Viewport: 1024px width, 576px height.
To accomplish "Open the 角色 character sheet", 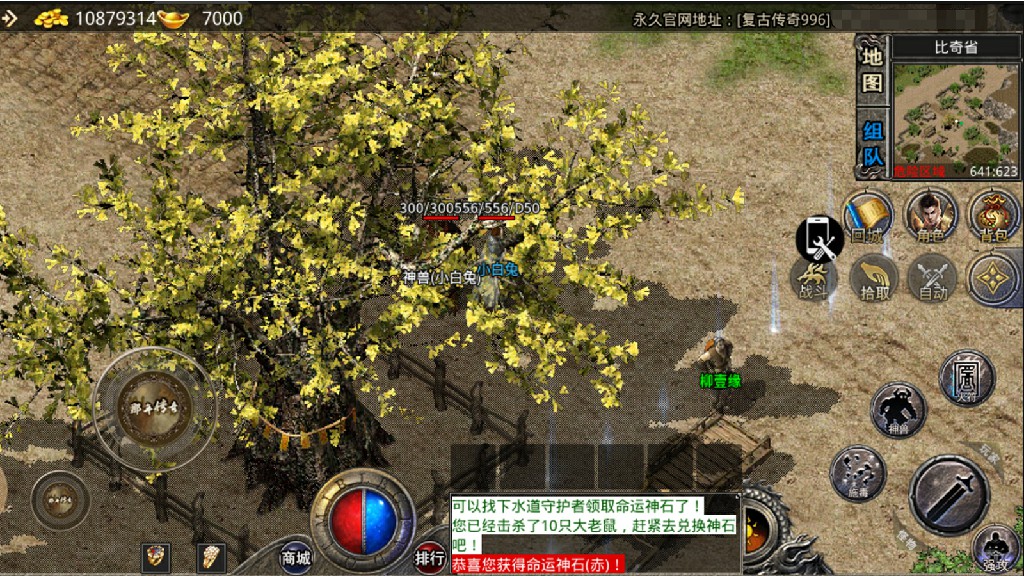I will pyautogui.click(x=931, y=216).
